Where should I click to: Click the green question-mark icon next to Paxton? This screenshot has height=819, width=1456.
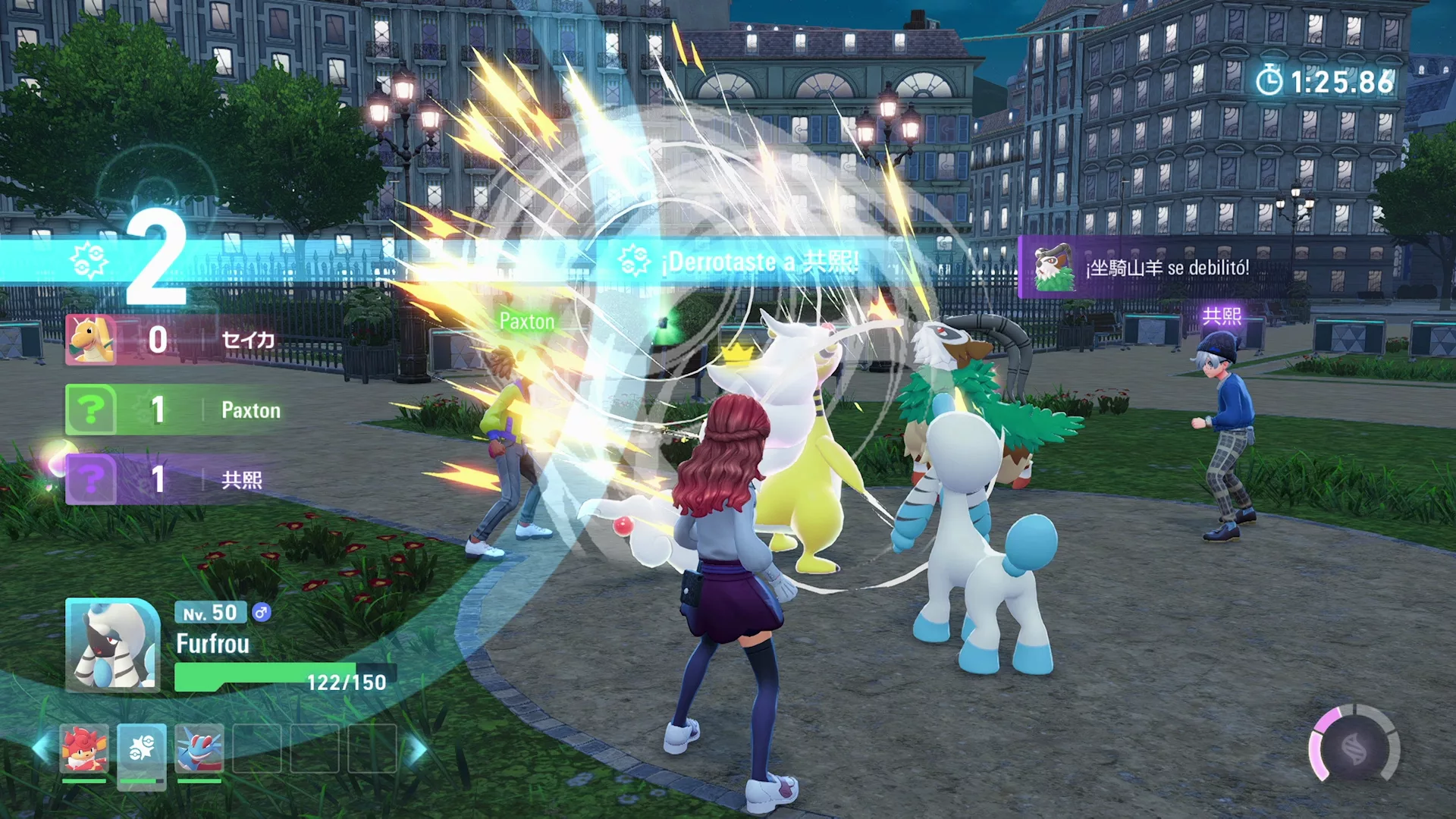pos(90,410)
